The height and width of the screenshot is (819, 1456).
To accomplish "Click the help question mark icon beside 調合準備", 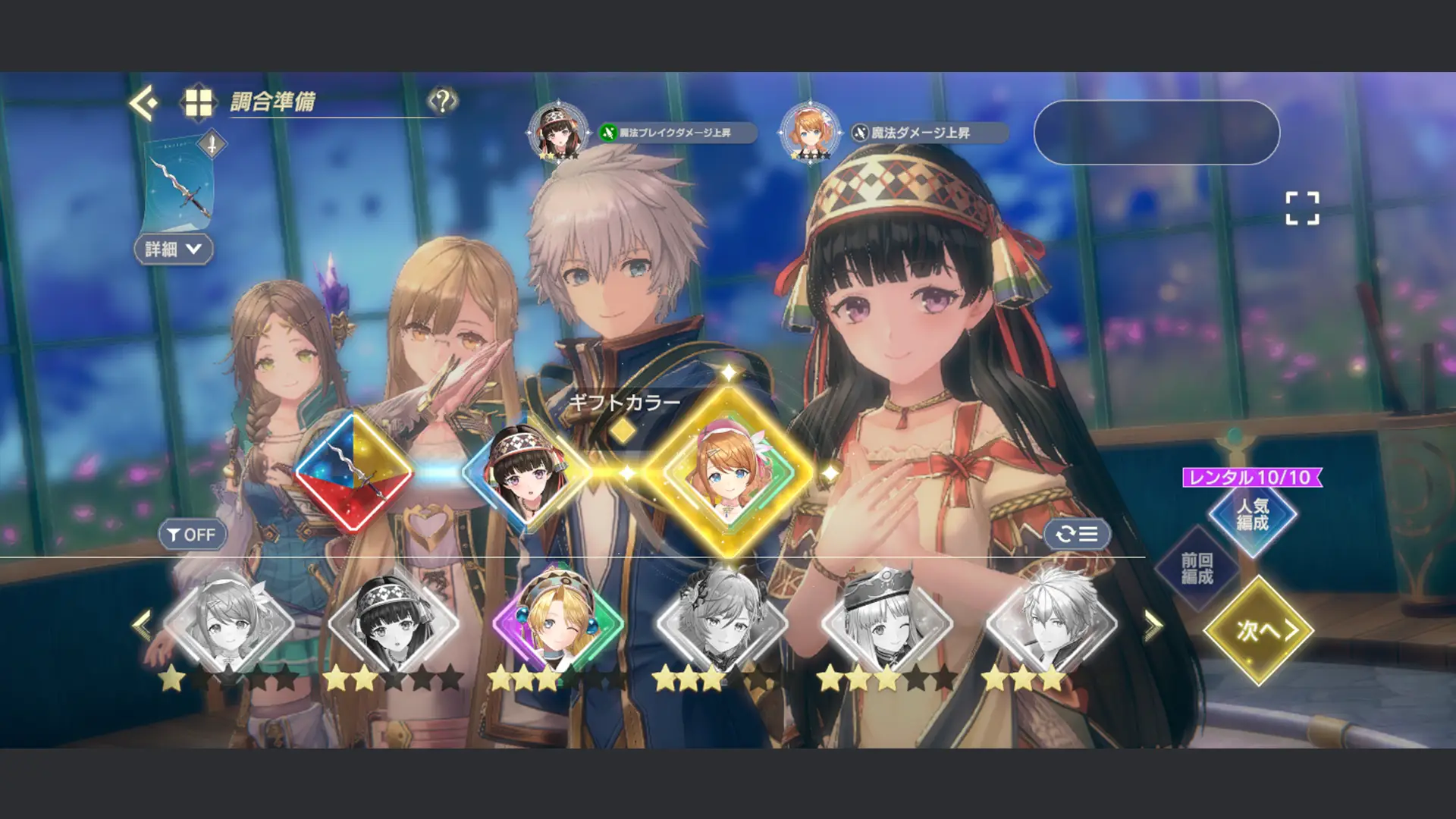I will click(x=442, y=100).
